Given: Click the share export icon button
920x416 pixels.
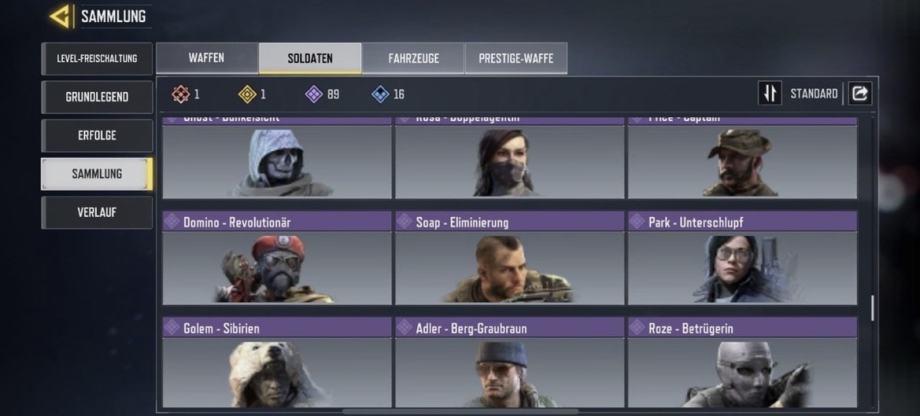Looking at the screenshot, I should pos(860,94).
